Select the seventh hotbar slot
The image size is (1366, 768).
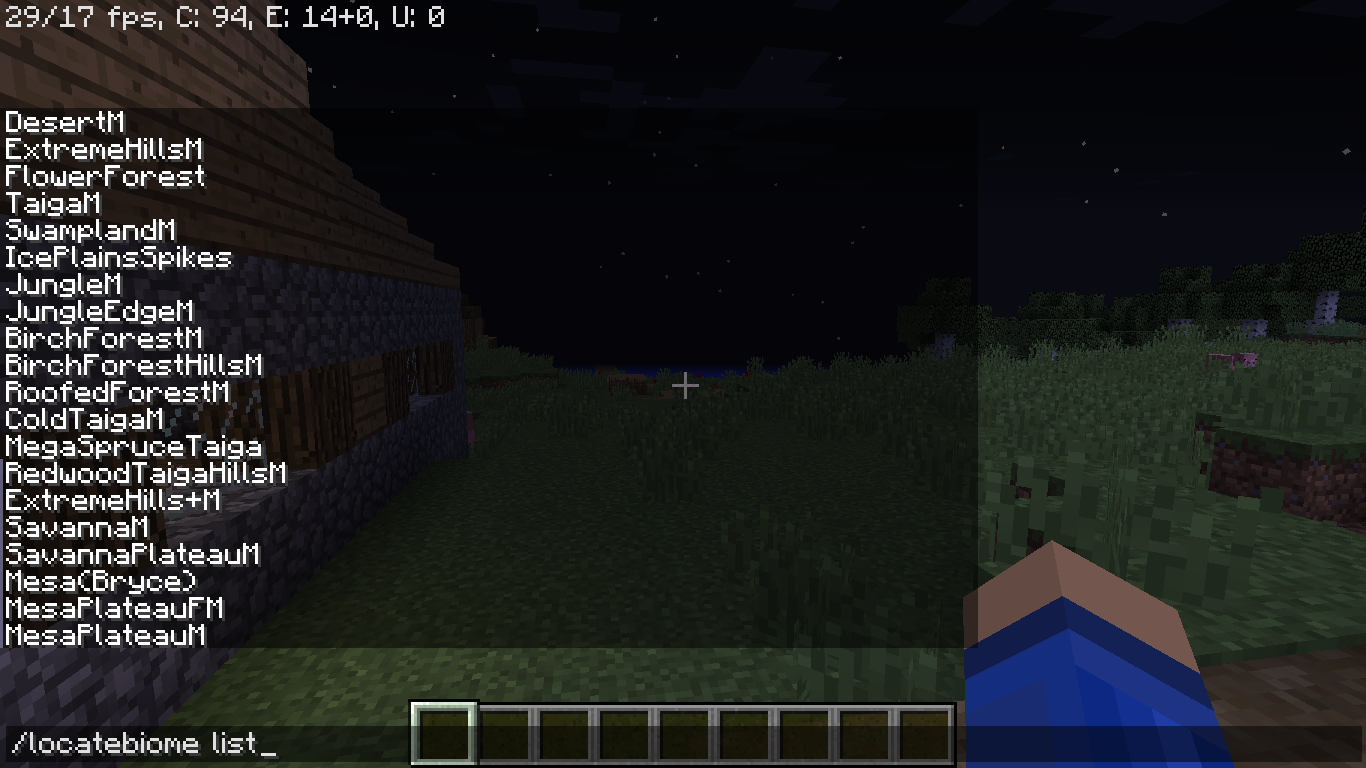[x=804, y=730]
